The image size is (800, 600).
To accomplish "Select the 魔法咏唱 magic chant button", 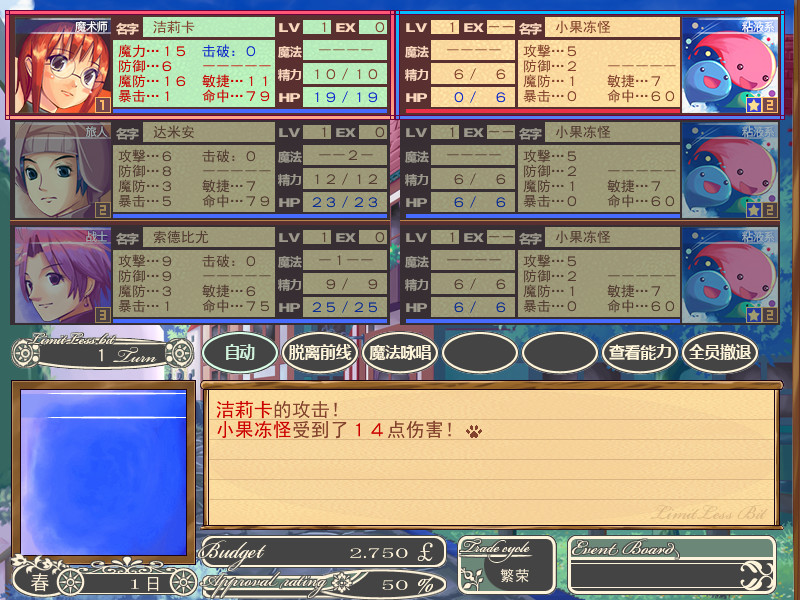I will click(400, 352).
